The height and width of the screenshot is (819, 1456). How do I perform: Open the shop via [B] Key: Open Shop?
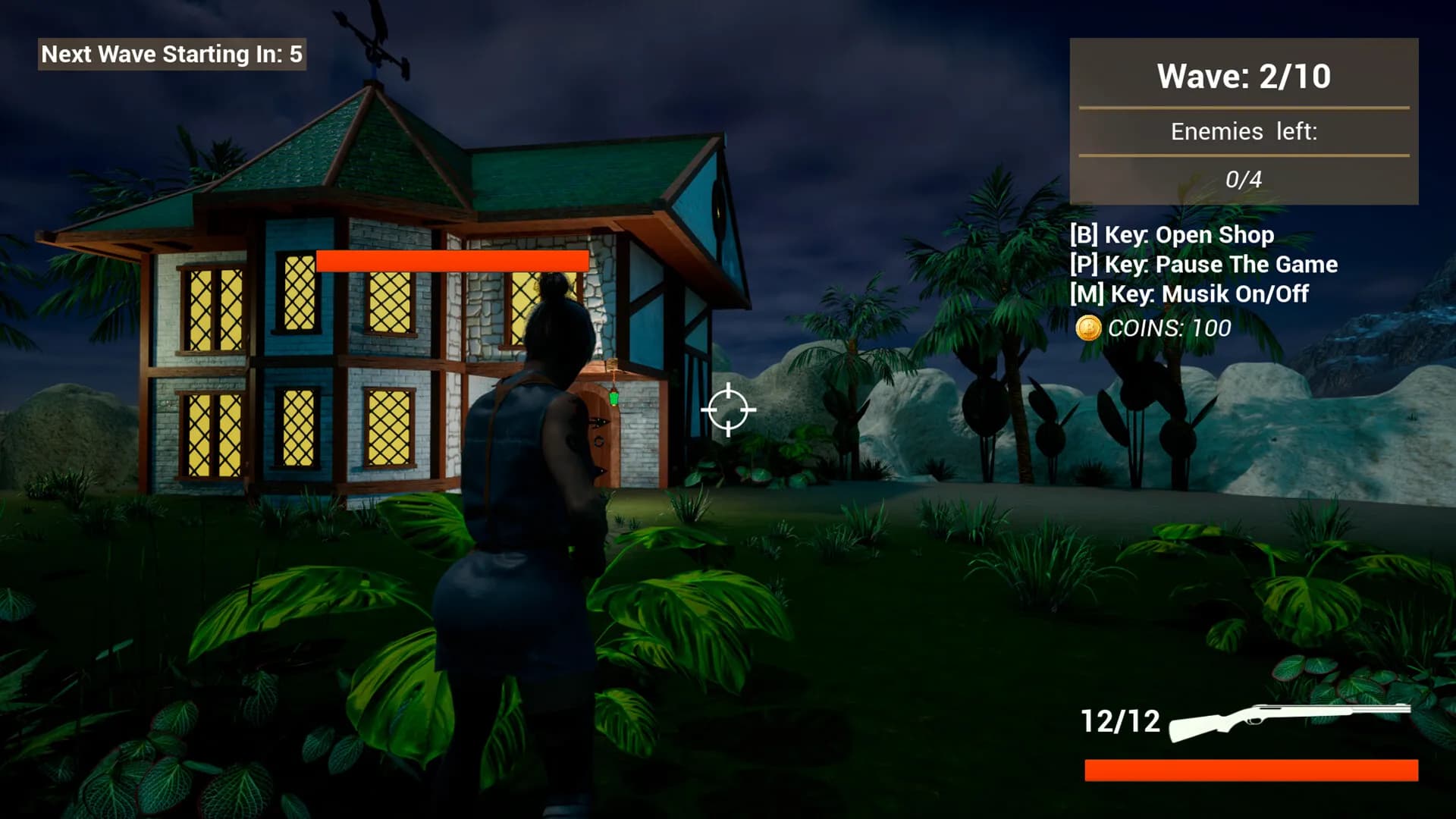[1172, 235]
